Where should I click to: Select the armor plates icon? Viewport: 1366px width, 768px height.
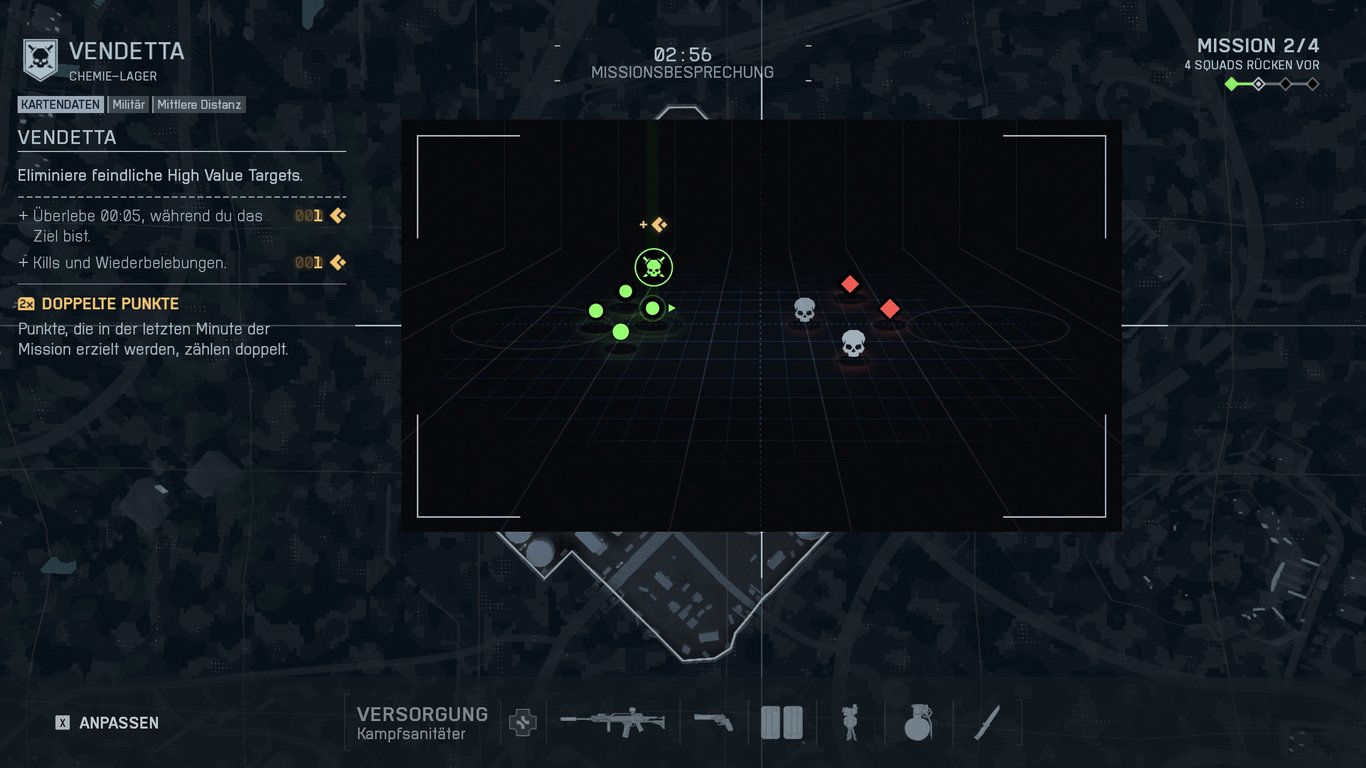782,721
